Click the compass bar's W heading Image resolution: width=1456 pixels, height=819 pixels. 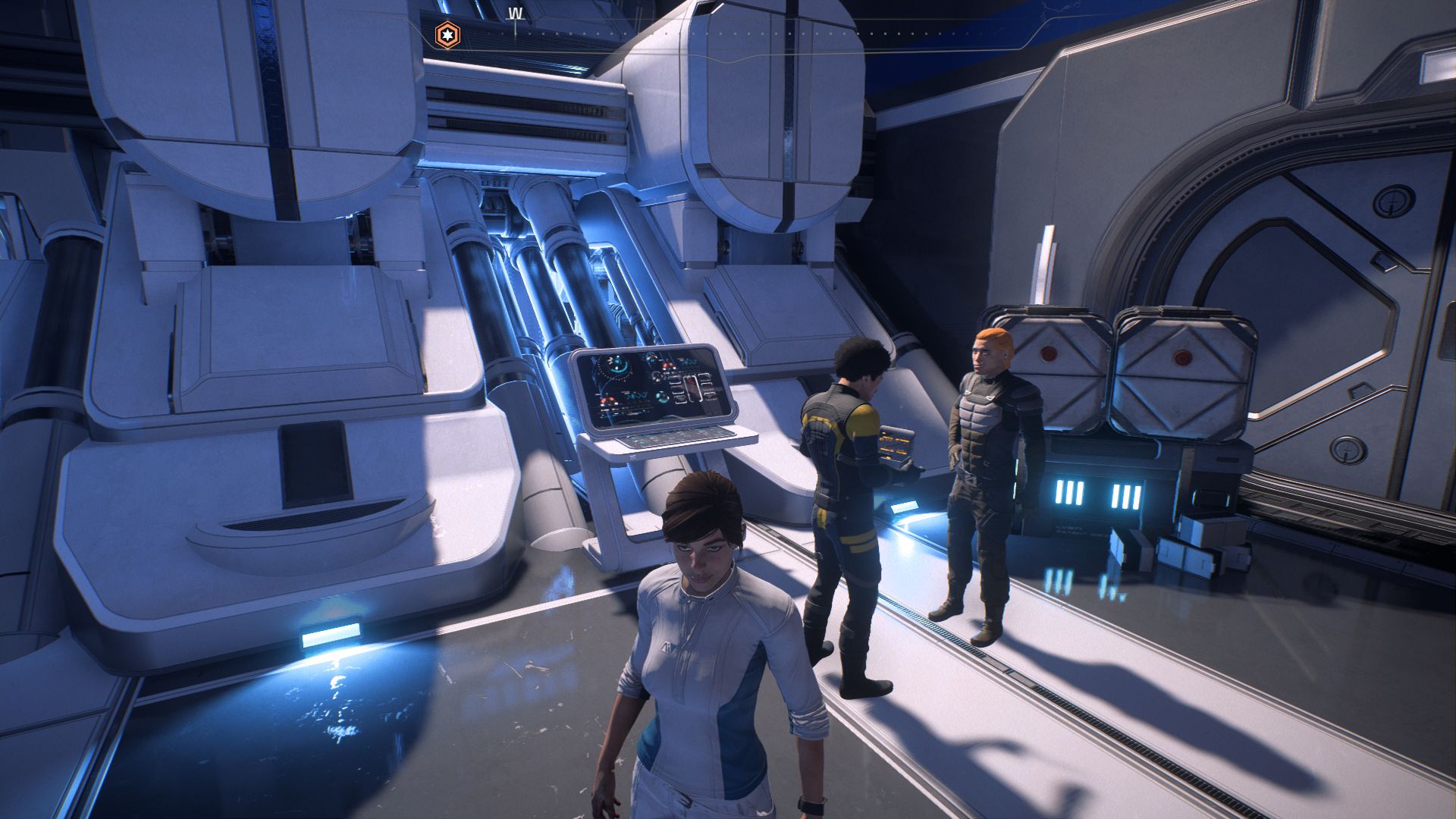pyautogui.click(x=516, y=14)
